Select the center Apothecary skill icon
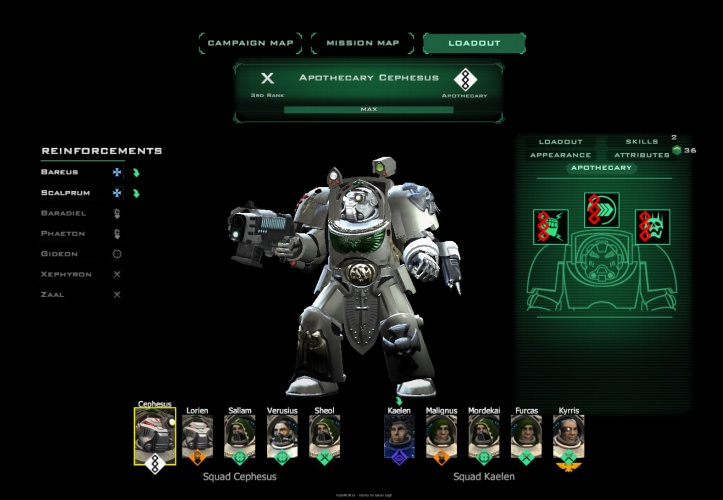This screenshot has width=723, height=500. coord(600,211)
